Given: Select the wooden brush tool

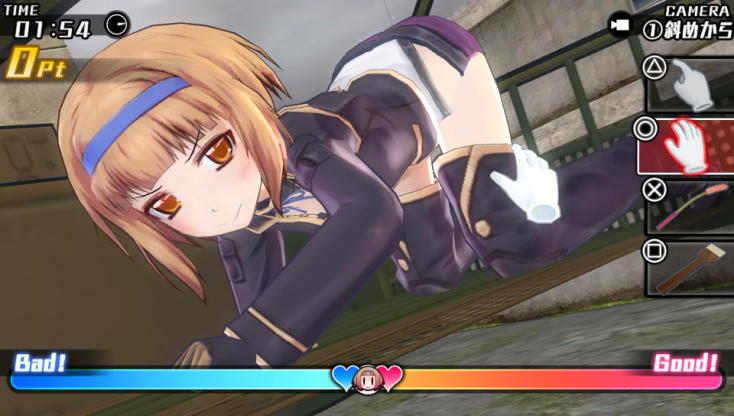Looking at the screenshot, I should point(690,266).
